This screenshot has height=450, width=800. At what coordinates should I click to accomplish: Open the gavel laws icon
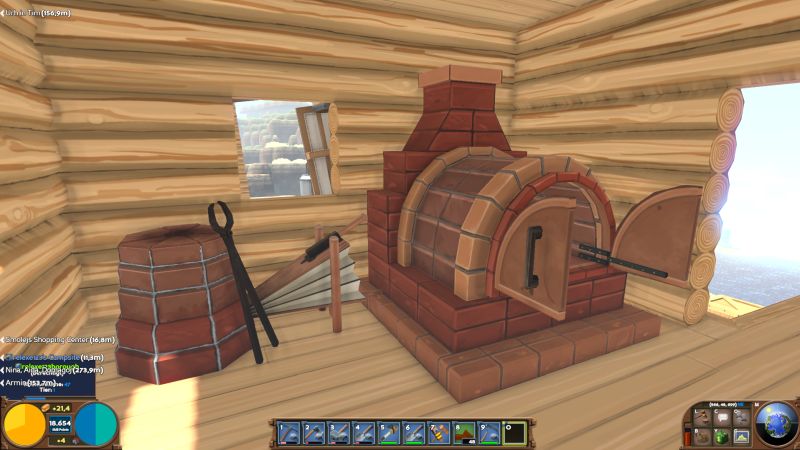pyautogui.click(x=702, y=416)
